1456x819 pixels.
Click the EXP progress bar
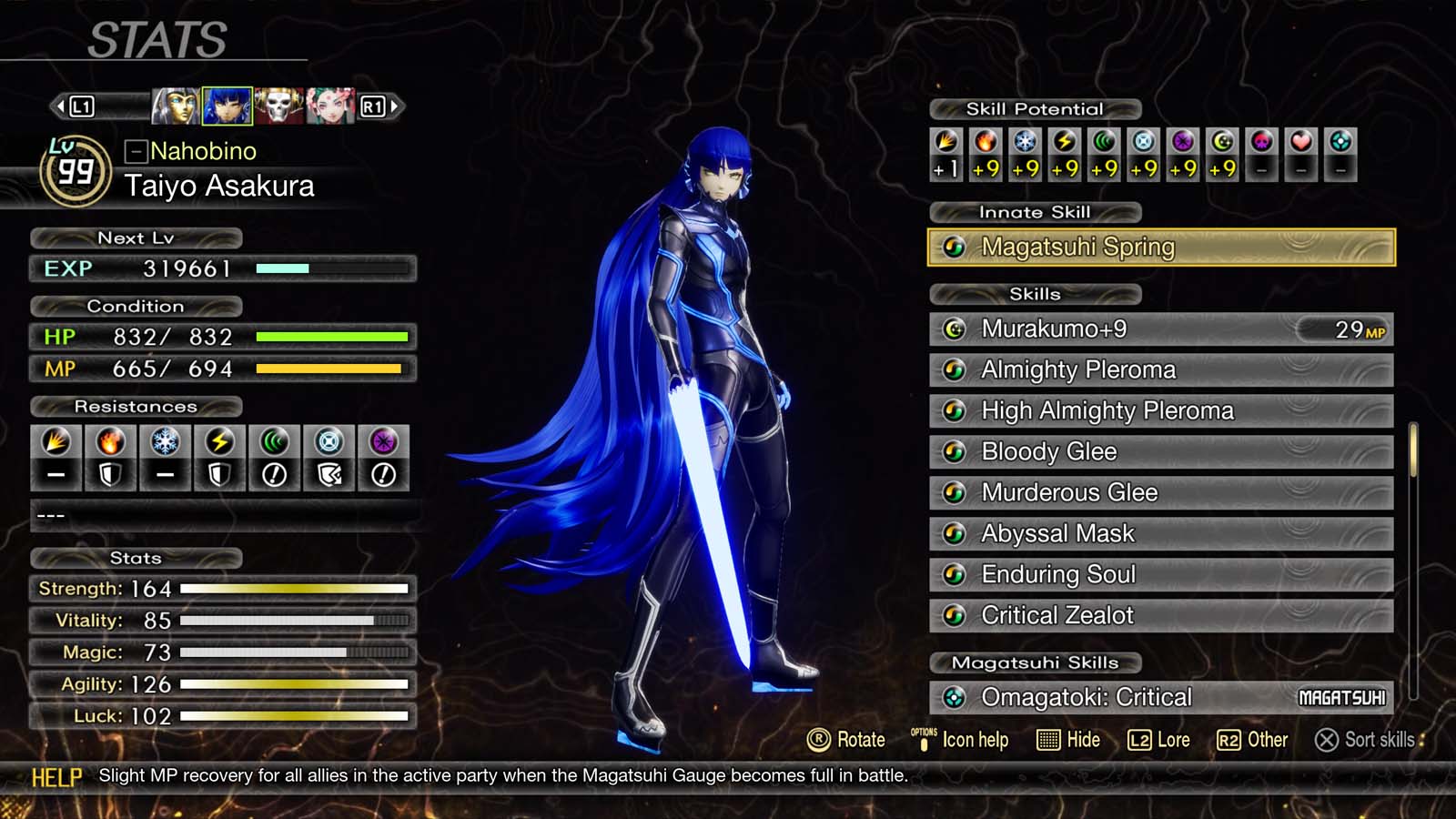click(332, 269)
